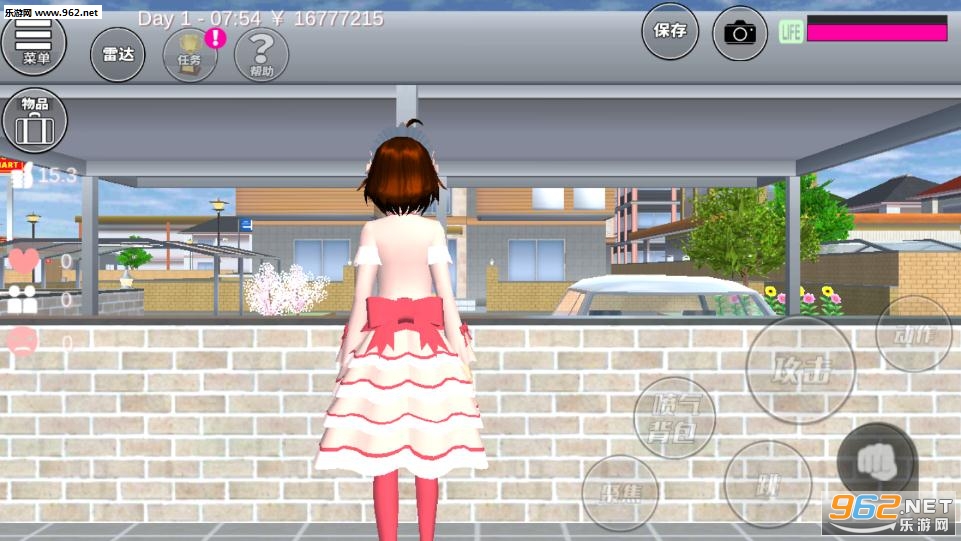Tap the 跳 jump button
Screen dimensions: 961x541
click(x=768, y=485)
